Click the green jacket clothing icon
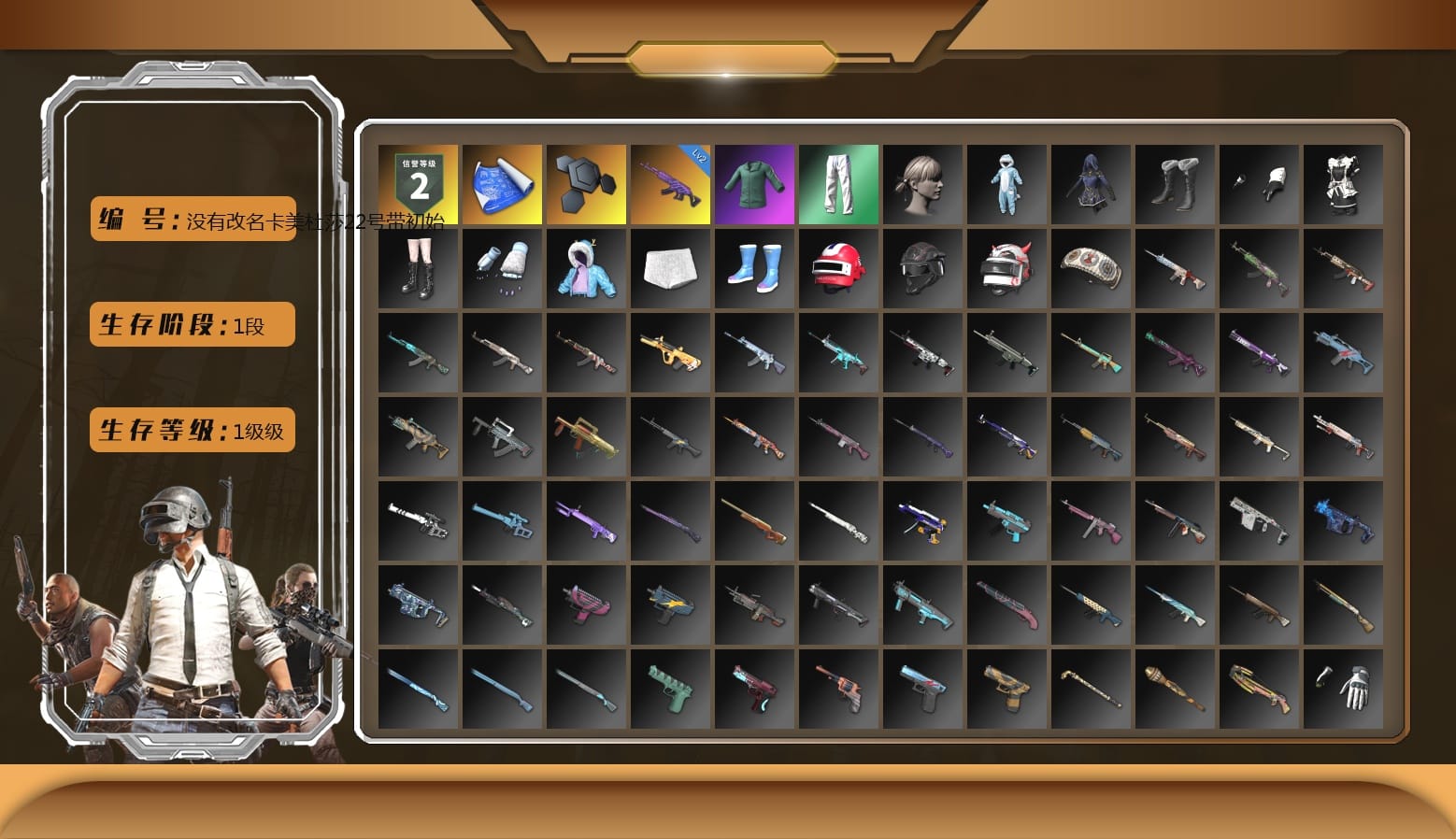 (x=754, y=183)
